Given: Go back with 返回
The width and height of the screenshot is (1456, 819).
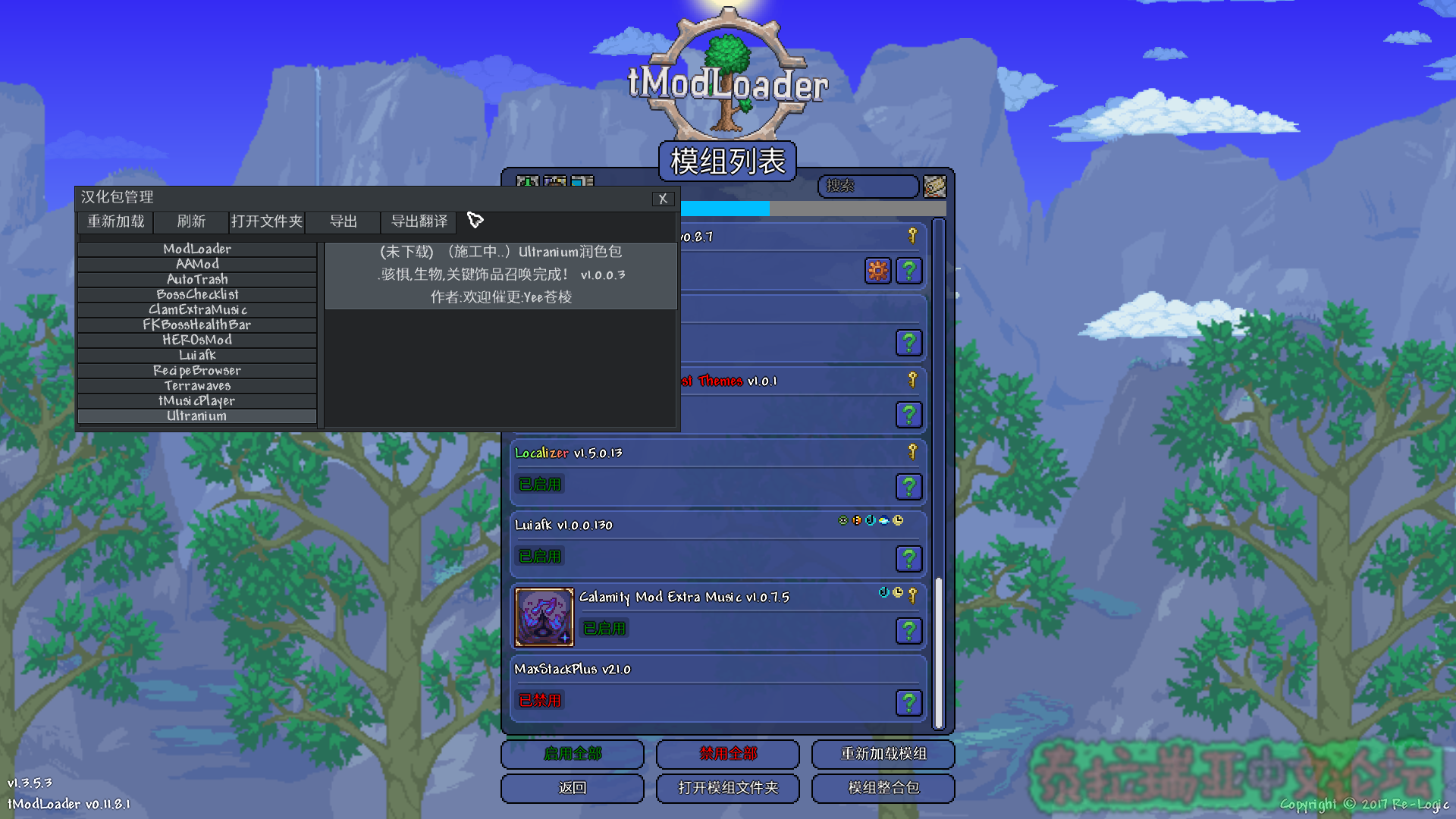Looking at the screenshot, I should pyautogui.click(x=573, y=788).
